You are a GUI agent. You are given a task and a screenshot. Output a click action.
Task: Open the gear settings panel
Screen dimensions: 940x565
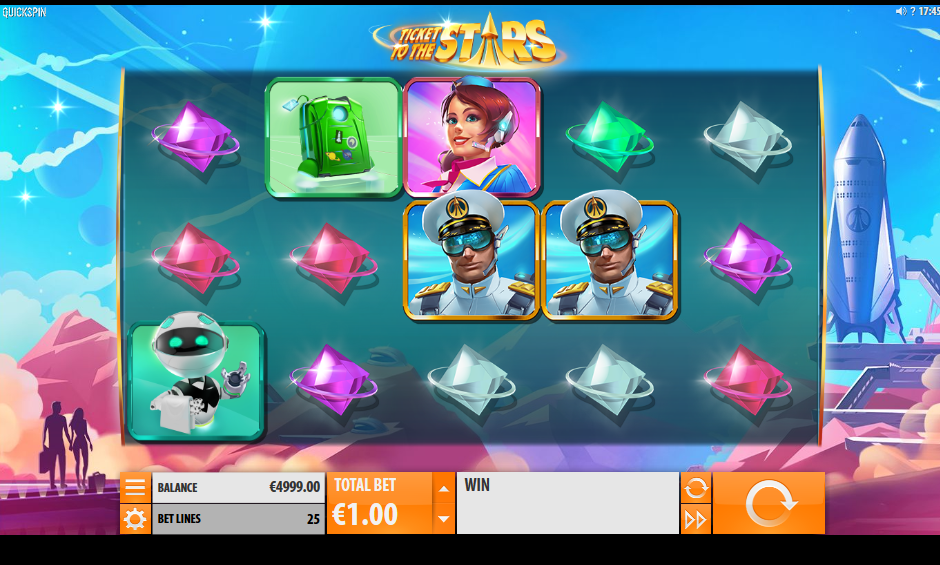click(x=135, y=519)
